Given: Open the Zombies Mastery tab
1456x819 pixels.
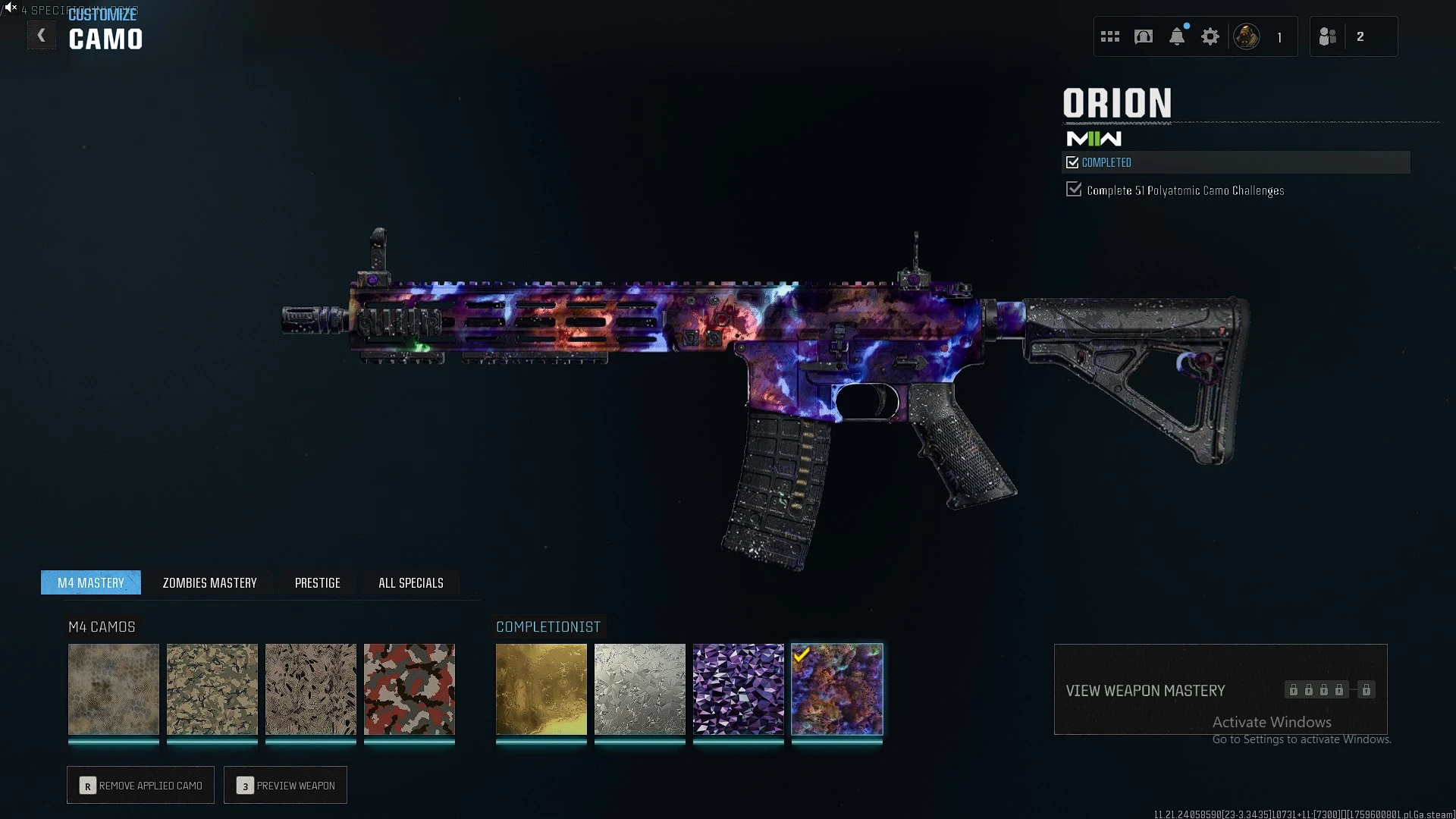Looking at the screenshot, I should [209, 582].
